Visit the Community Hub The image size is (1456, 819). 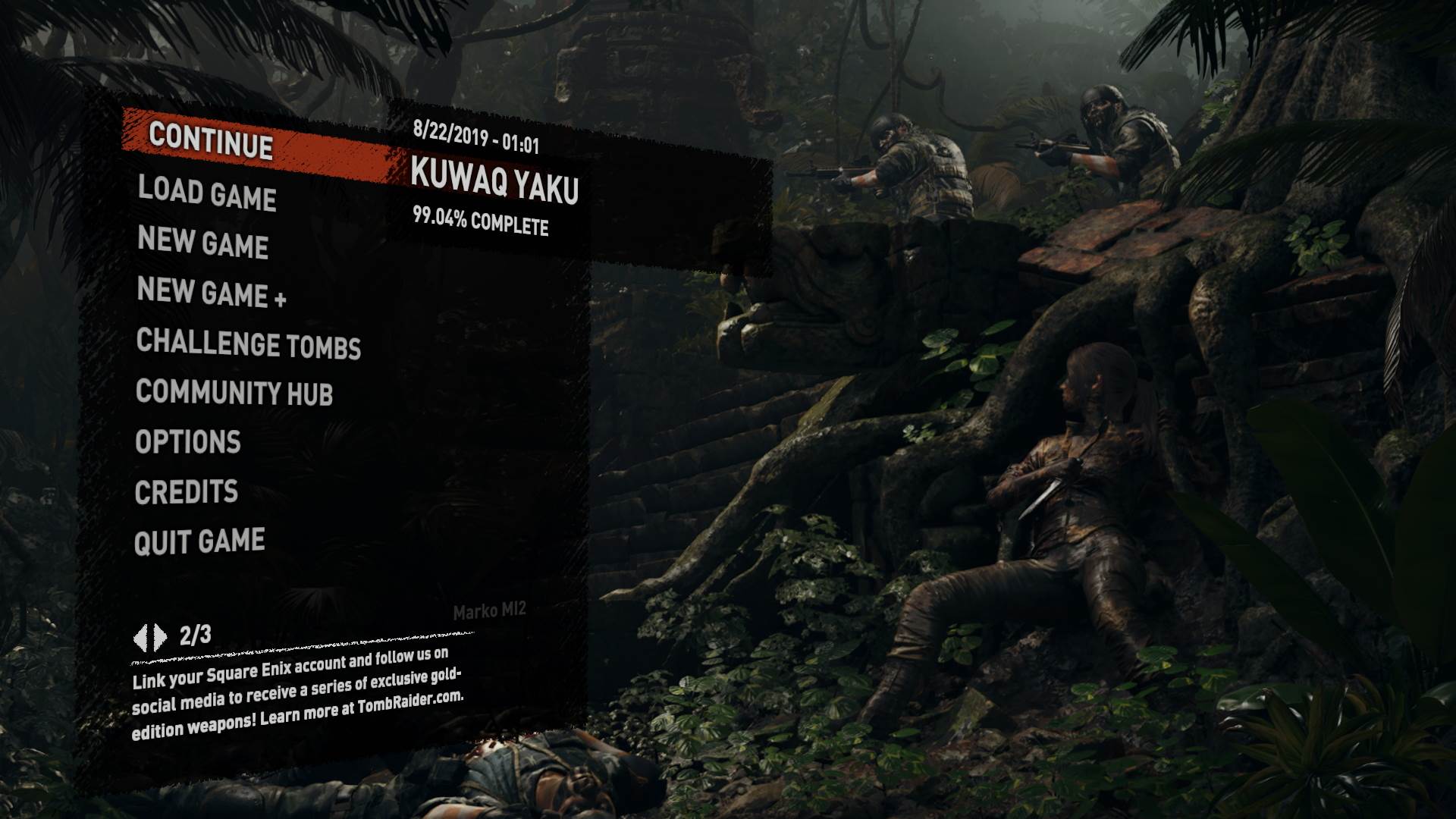[237, 394]
